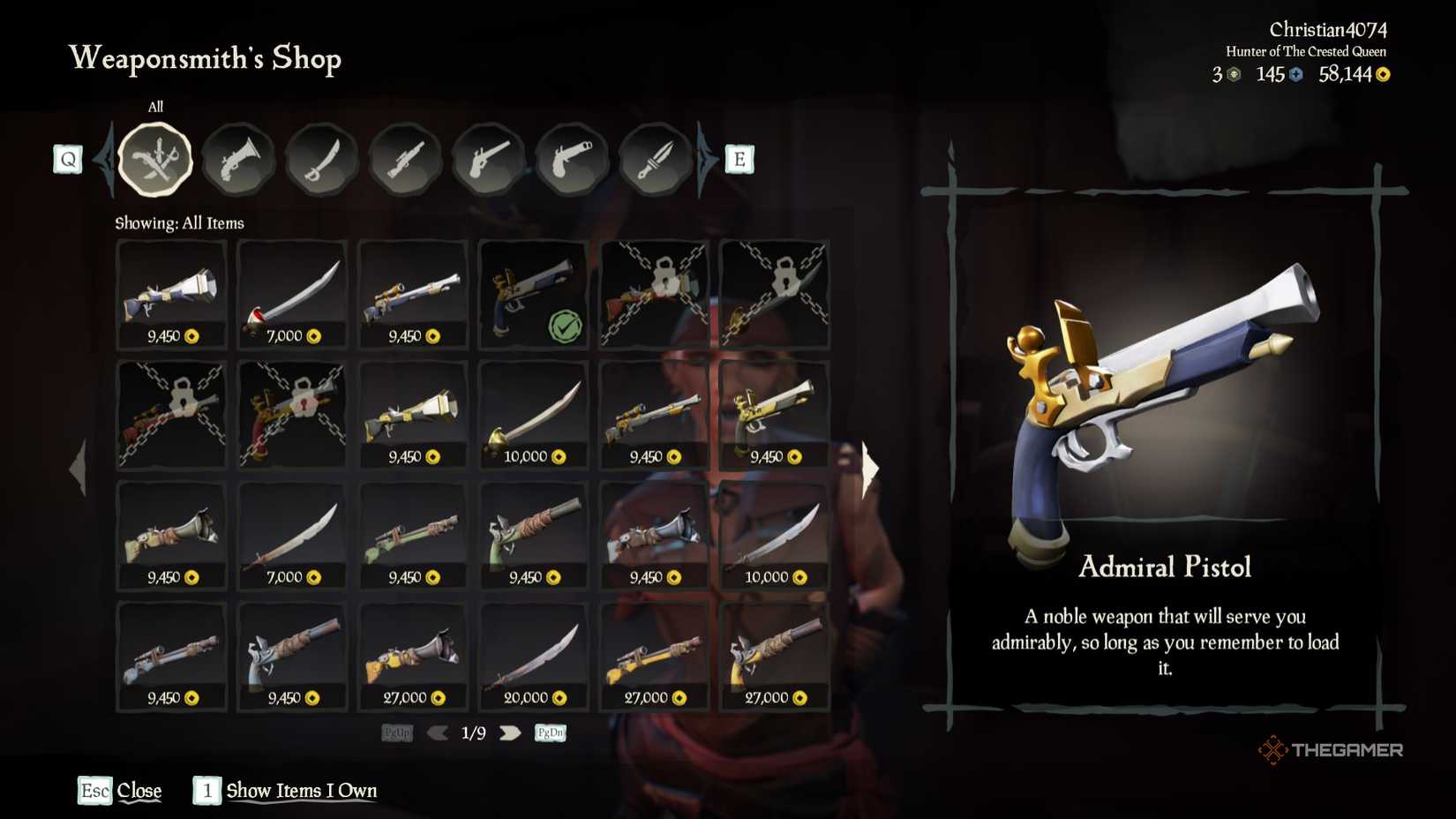Open the Eye of Reach category filter
This screenshot has height=819, width=1456.
(405, 160)
